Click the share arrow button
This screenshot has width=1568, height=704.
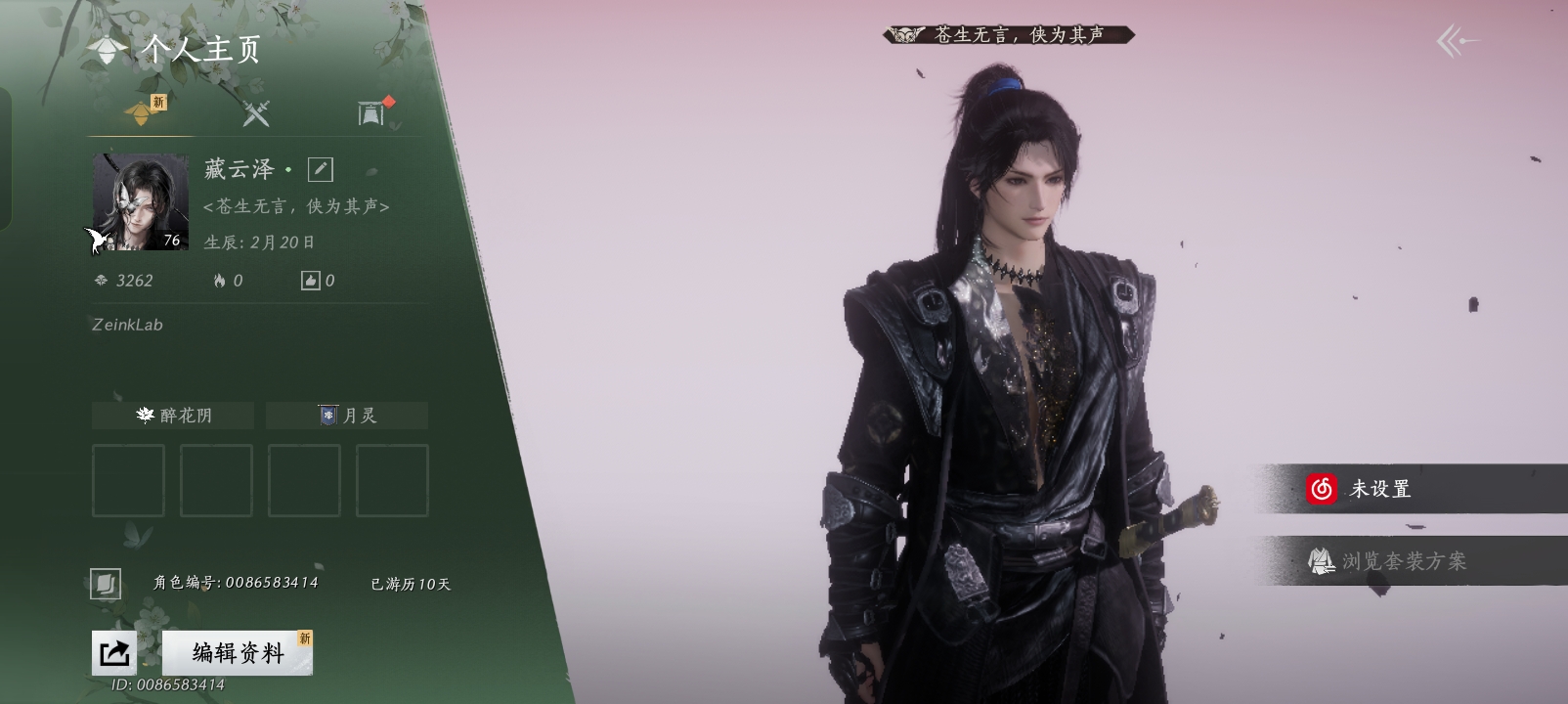(113, 652)
